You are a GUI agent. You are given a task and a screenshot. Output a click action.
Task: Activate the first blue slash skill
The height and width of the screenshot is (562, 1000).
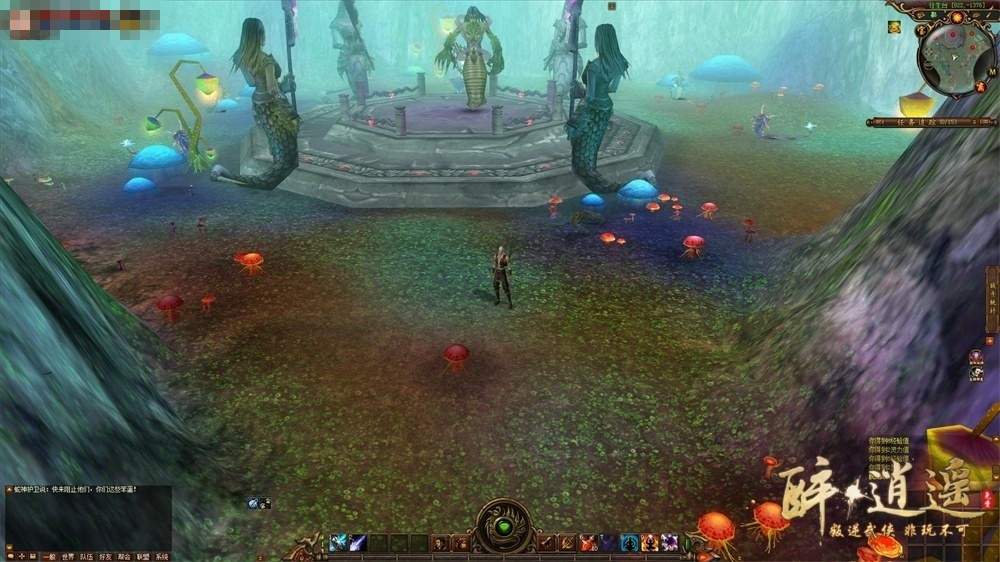(x=338, y=543)
